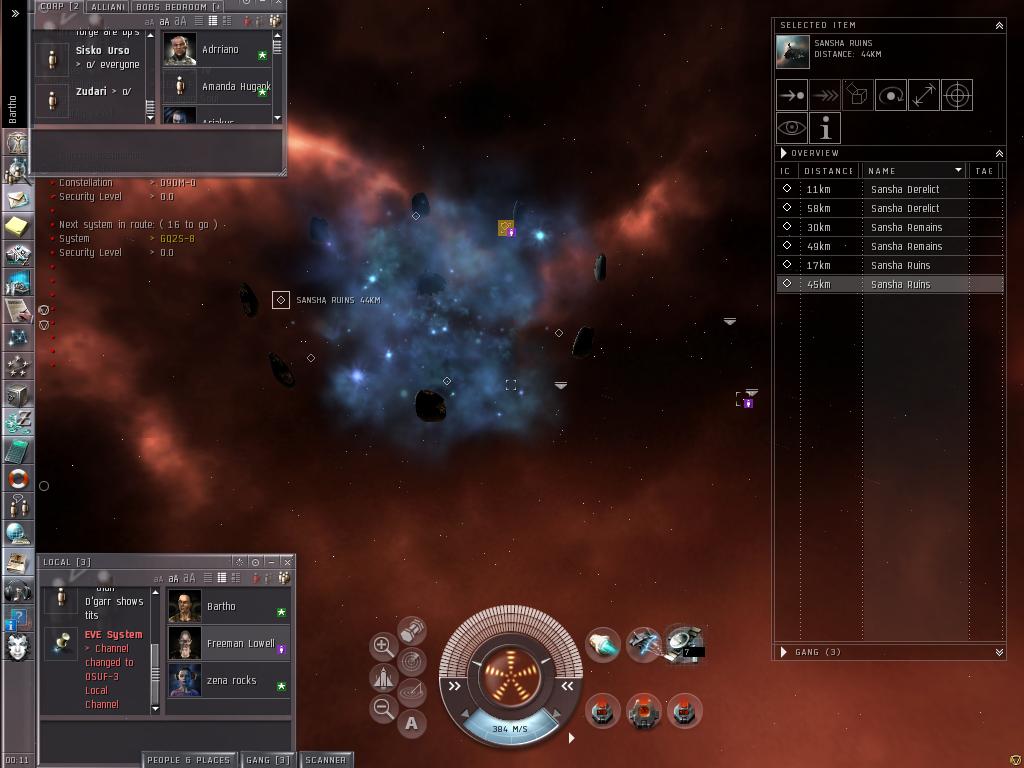Select Freeman Lowell in Local member list
This screenshot has height=768, width=1024.
(229, 644)
